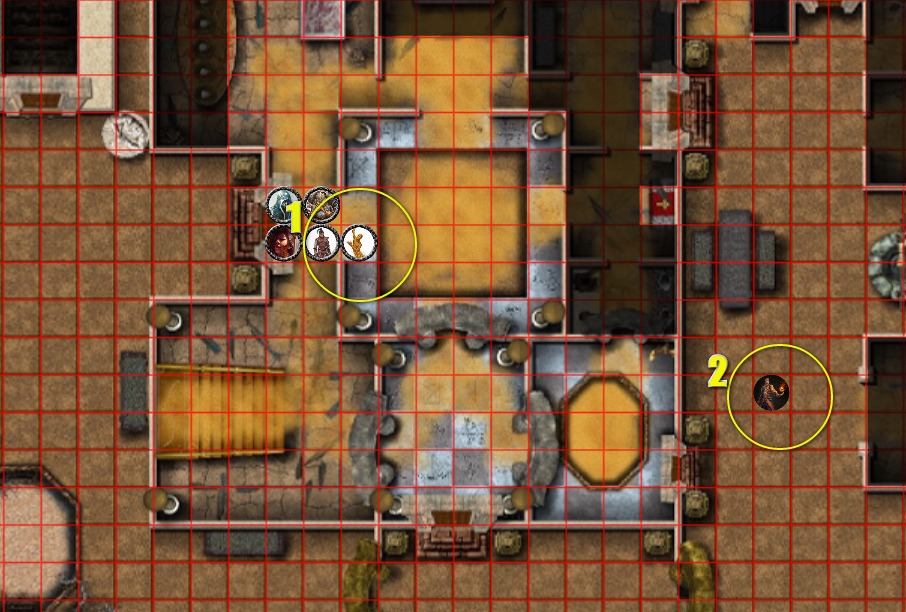Select the standing armored fighter token

tap(321, 242)
